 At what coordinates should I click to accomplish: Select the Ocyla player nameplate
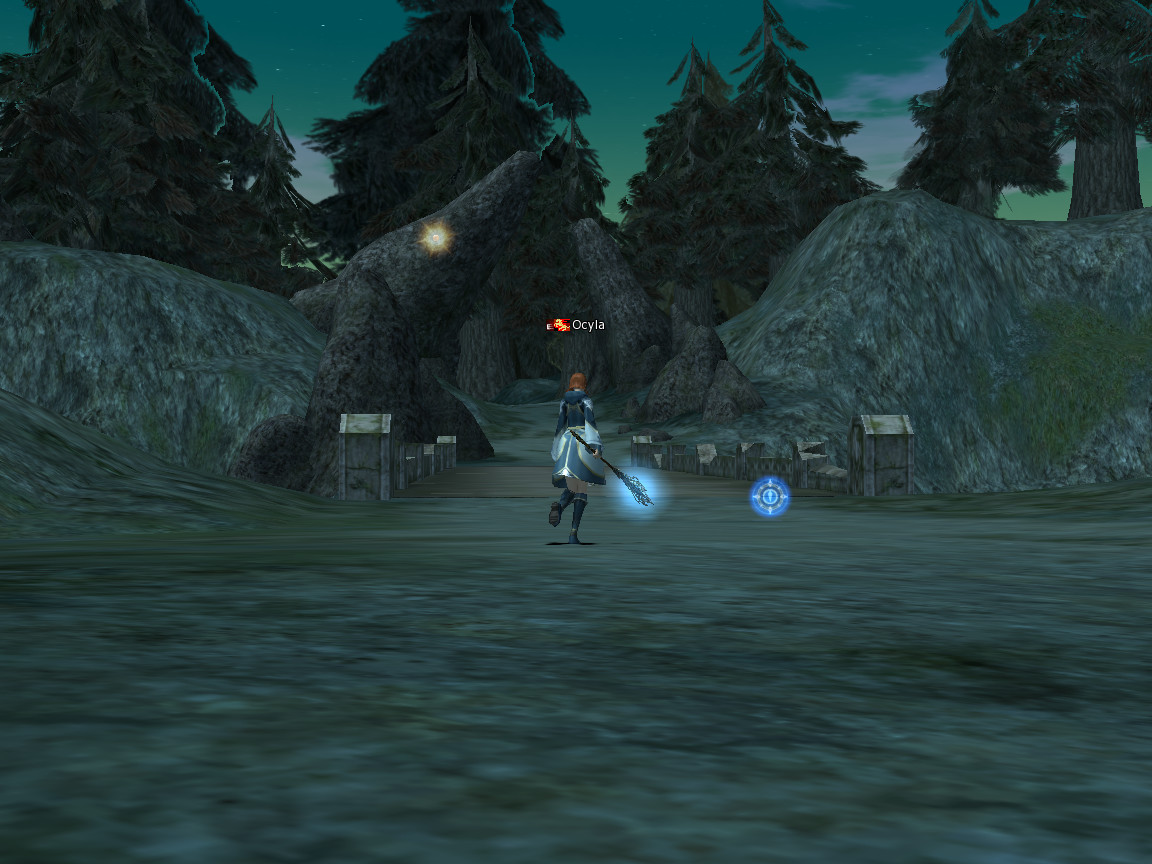coord(588,325)
